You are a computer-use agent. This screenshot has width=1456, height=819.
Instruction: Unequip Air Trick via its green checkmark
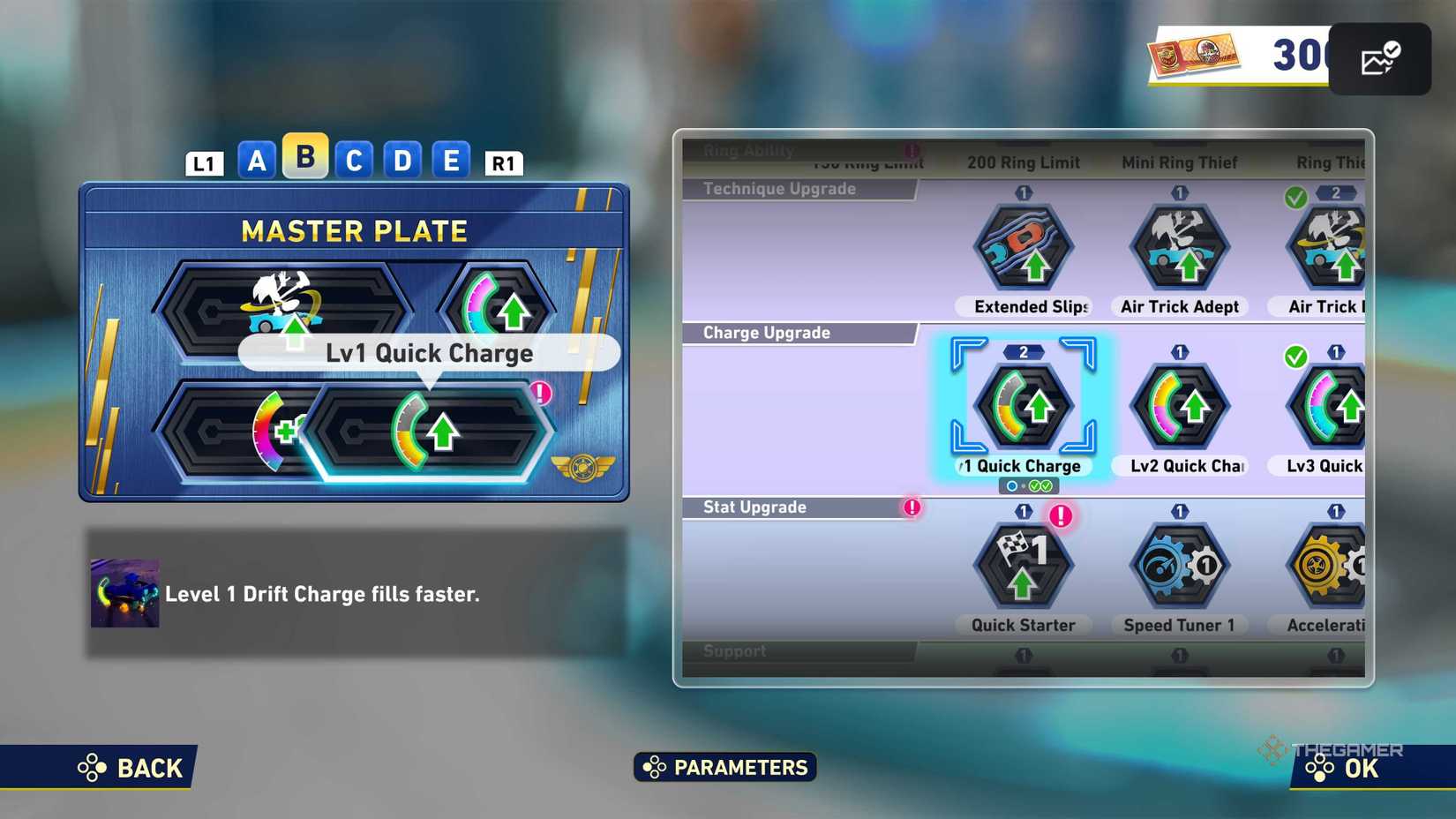click(1298, 196)
